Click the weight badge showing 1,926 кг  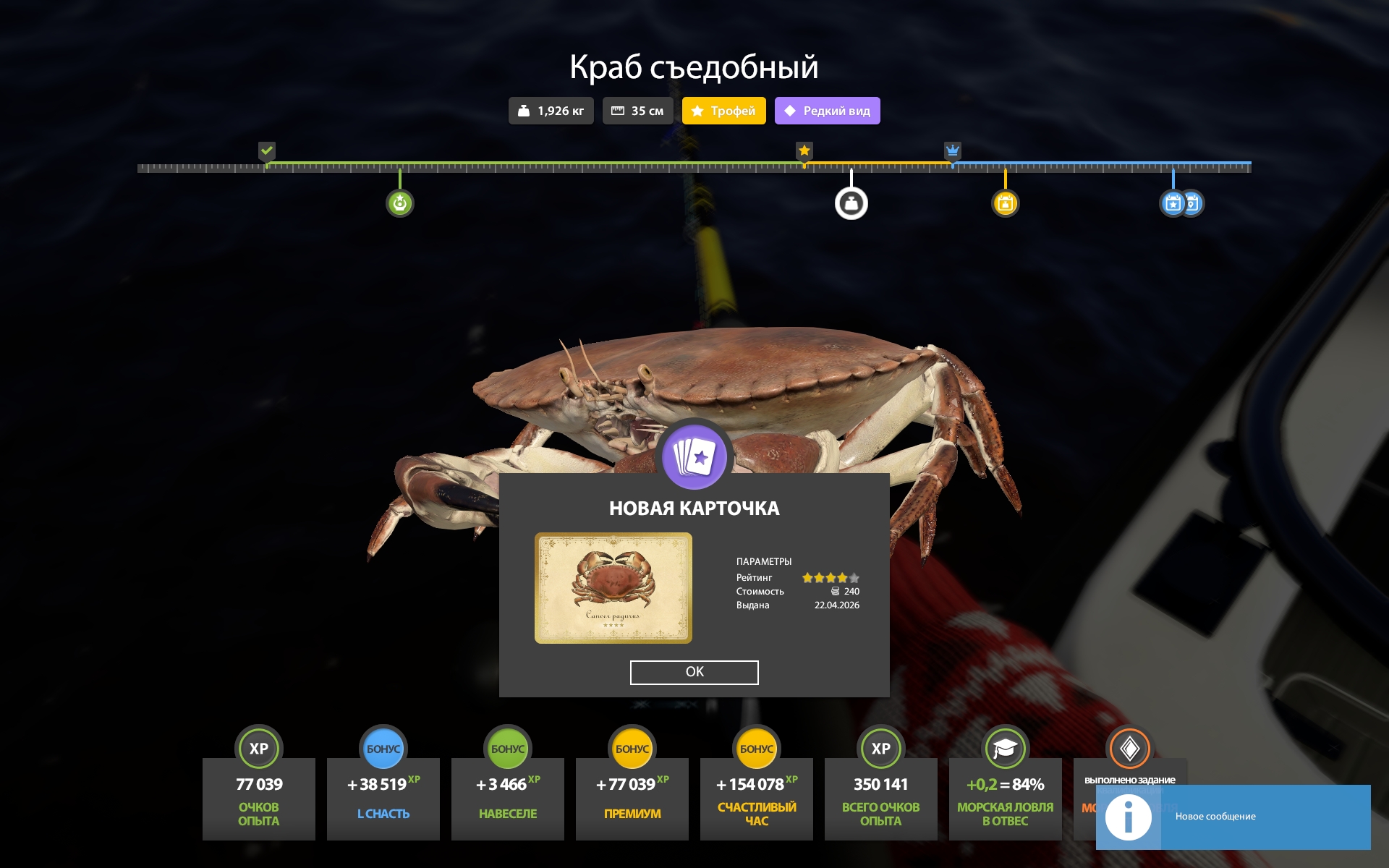point(551,111)
